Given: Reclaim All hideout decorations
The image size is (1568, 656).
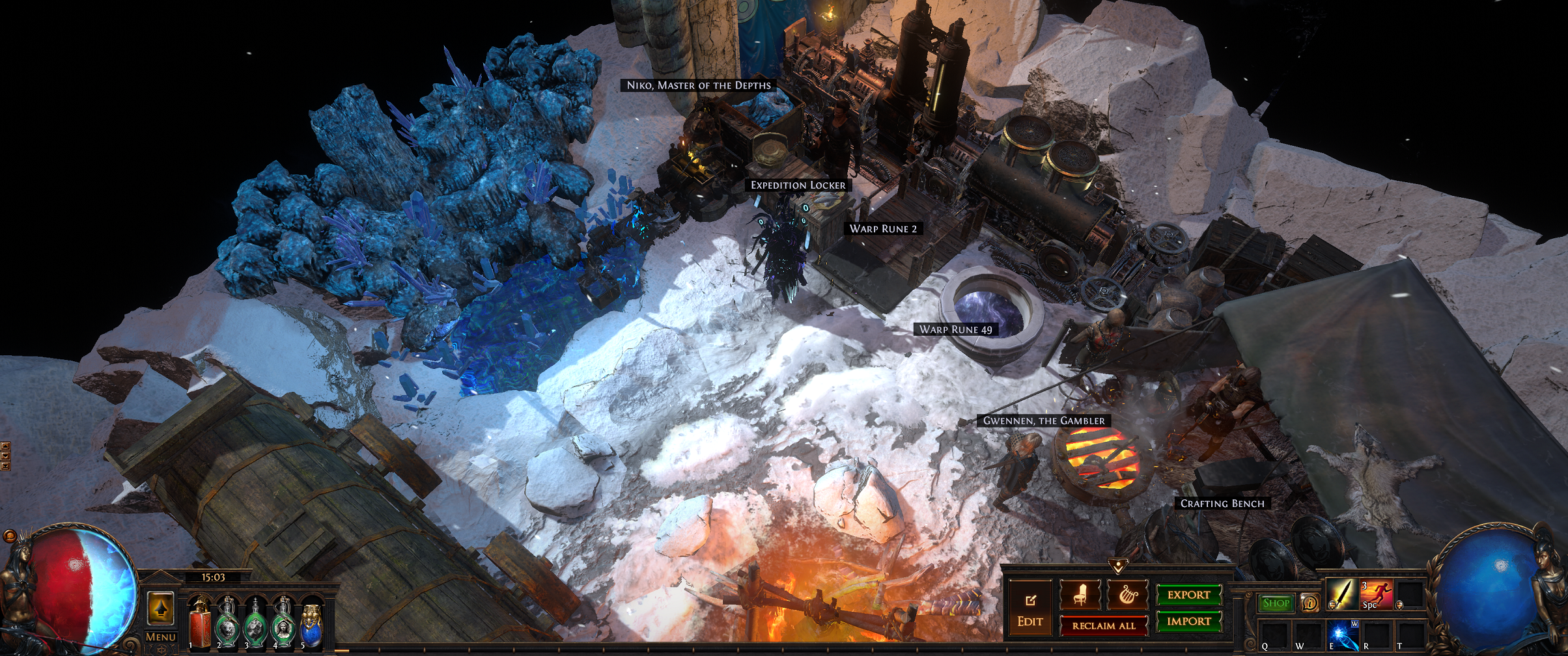Looking at the screenshot, I should 1103,625.
